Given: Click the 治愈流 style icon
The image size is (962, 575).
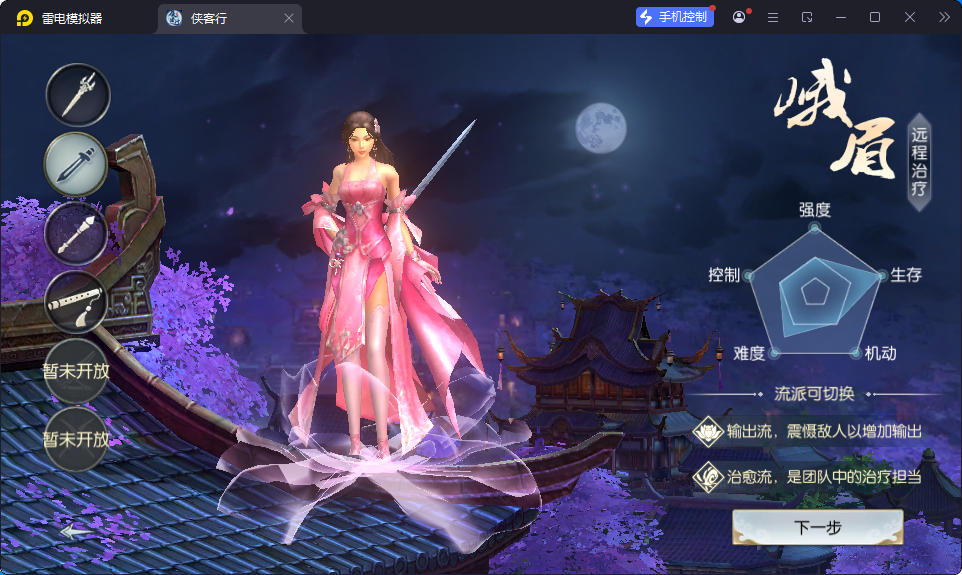Looking at the screenshot, I should pos(708,476).
